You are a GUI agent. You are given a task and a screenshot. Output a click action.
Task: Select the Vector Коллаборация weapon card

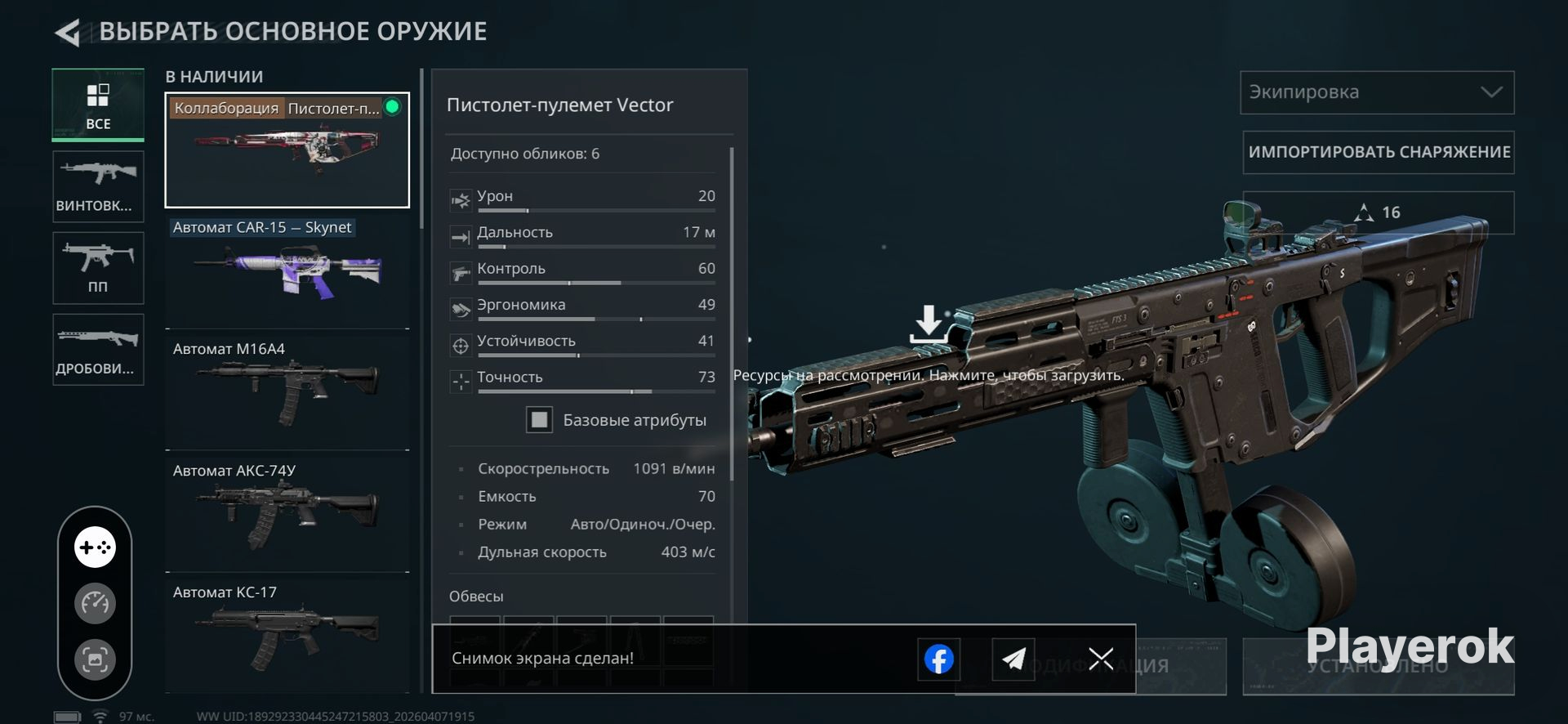287,150
